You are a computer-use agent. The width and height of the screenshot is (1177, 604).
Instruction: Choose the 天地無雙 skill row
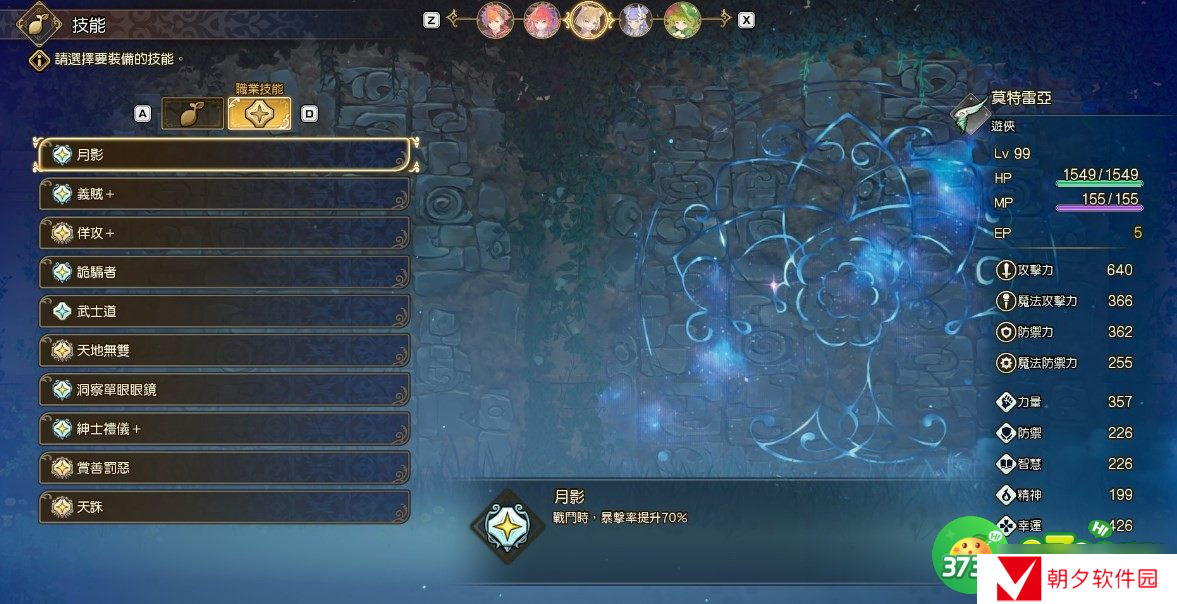(x=224, y=350)
